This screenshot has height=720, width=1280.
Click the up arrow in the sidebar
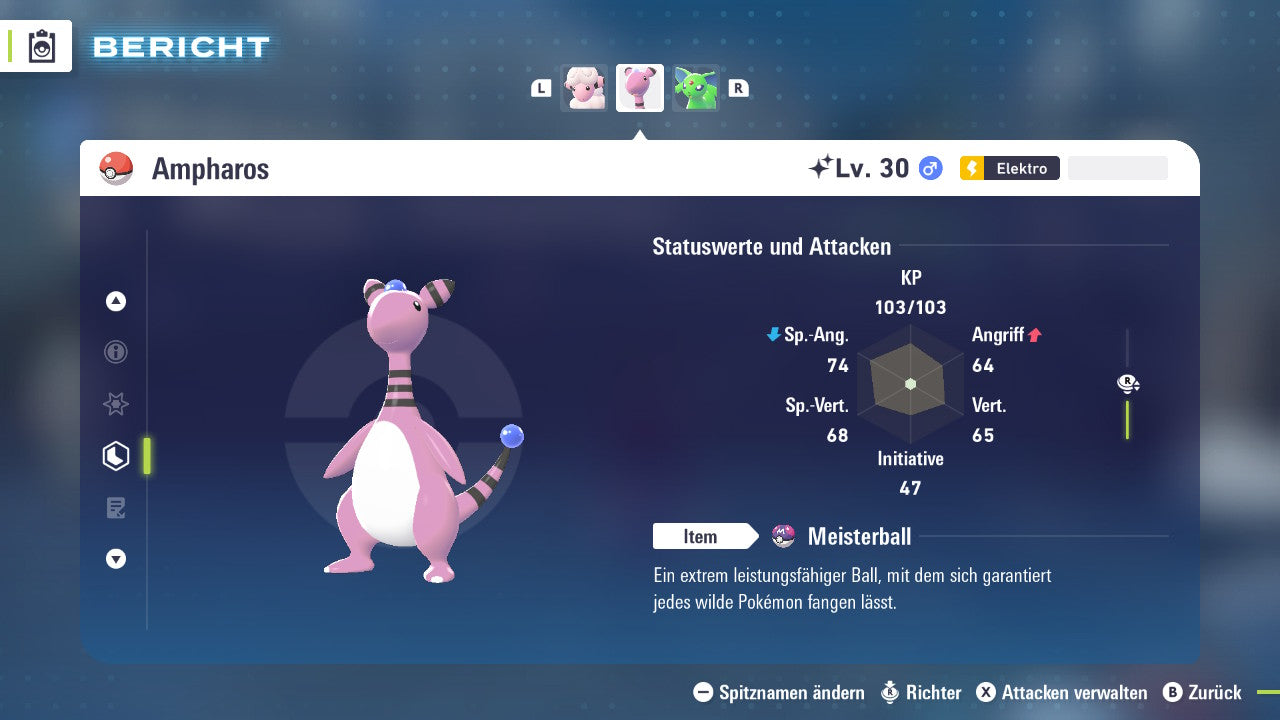(x=115, y=301)
